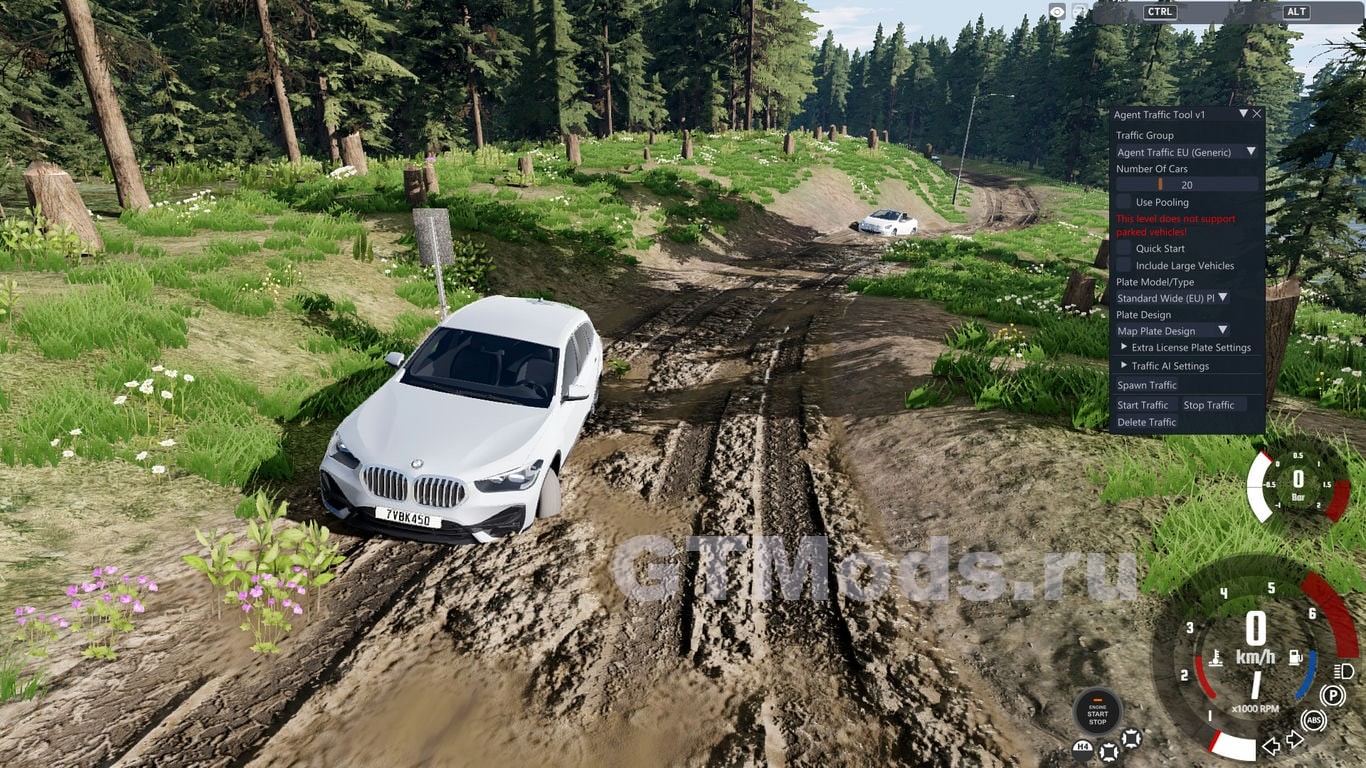Open the Traffic Group dropdown
The width and height of the screenshot is (1366, 768).
[x=1187, y=152]
